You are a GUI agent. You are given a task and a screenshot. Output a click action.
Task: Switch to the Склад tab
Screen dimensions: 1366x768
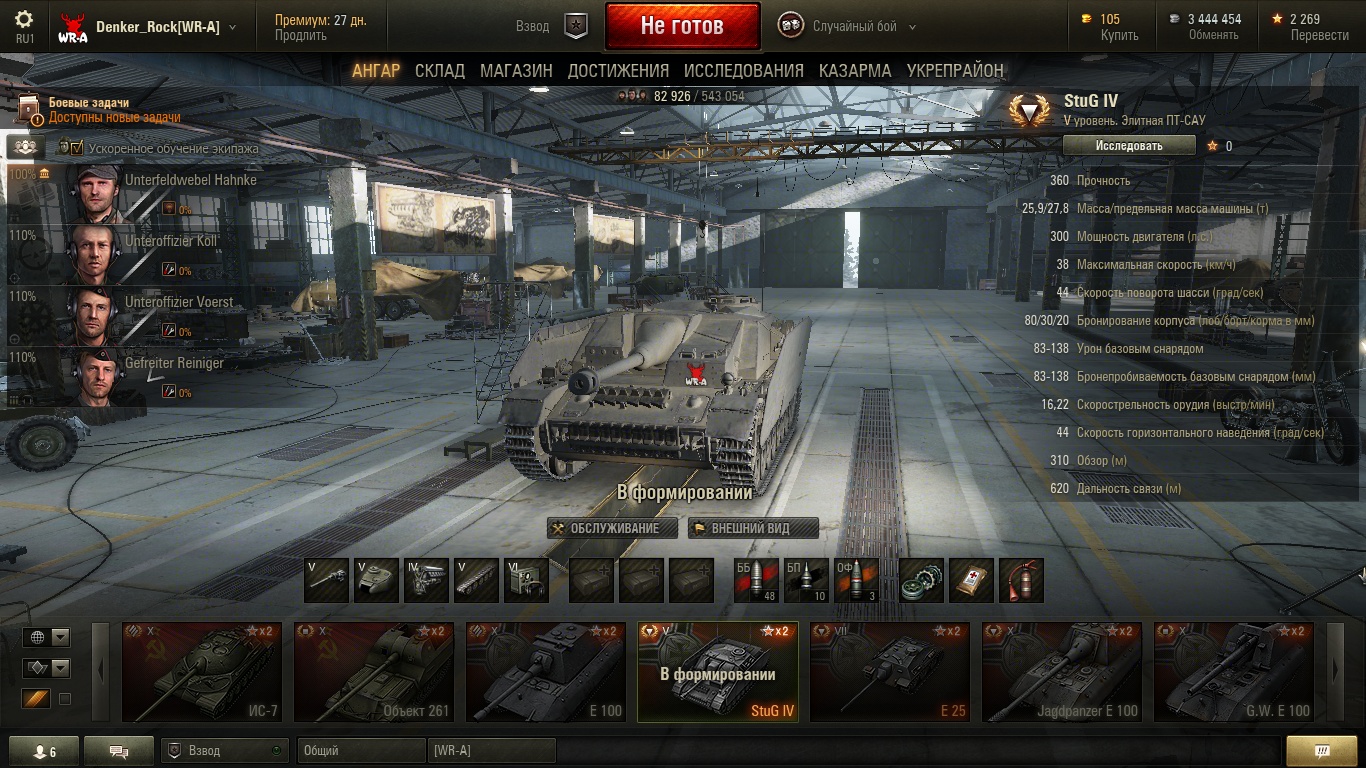pyautogui.click(x=440, y=71)
